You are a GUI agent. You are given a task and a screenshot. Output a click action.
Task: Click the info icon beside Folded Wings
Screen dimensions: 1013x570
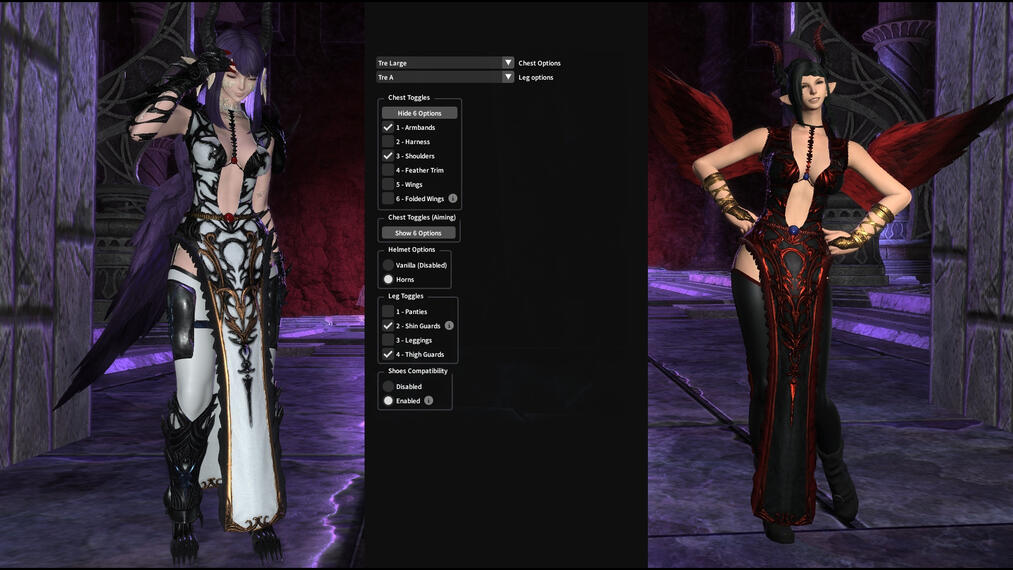pos(453,199)
